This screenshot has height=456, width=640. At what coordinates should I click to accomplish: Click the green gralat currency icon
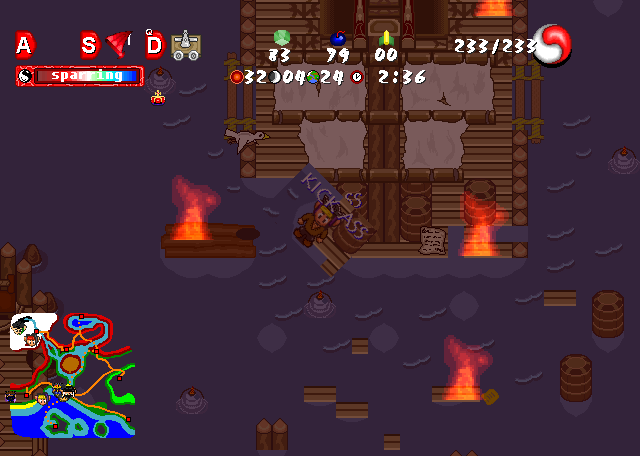(x=280, y=37)
